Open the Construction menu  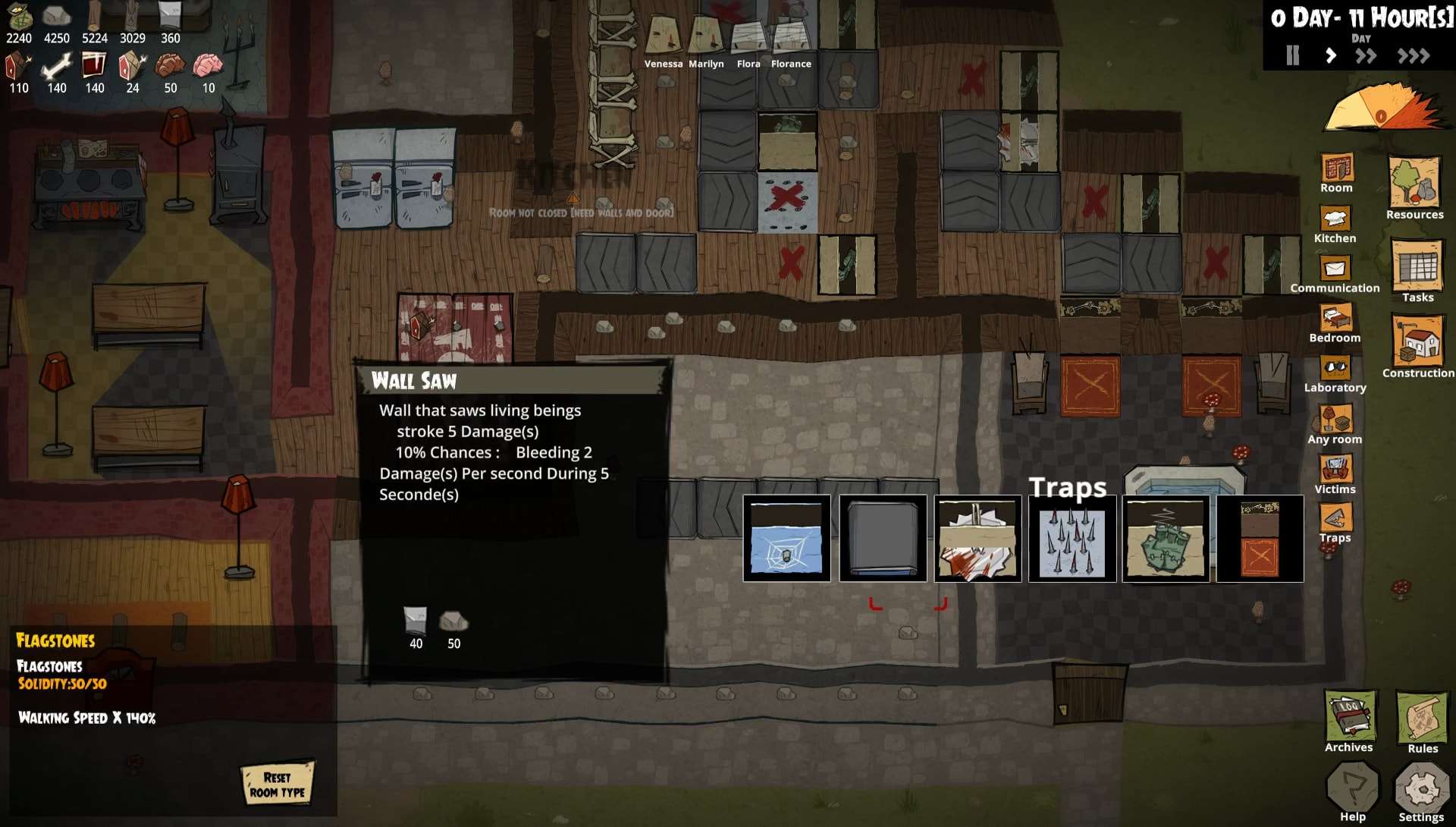(1417, 344)
